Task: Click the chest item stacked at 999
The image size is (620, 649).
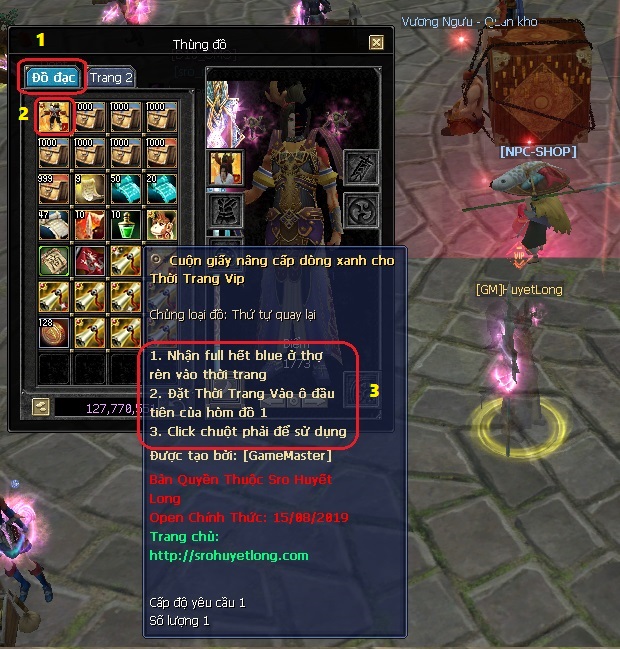Action: [x=52, y=188]
